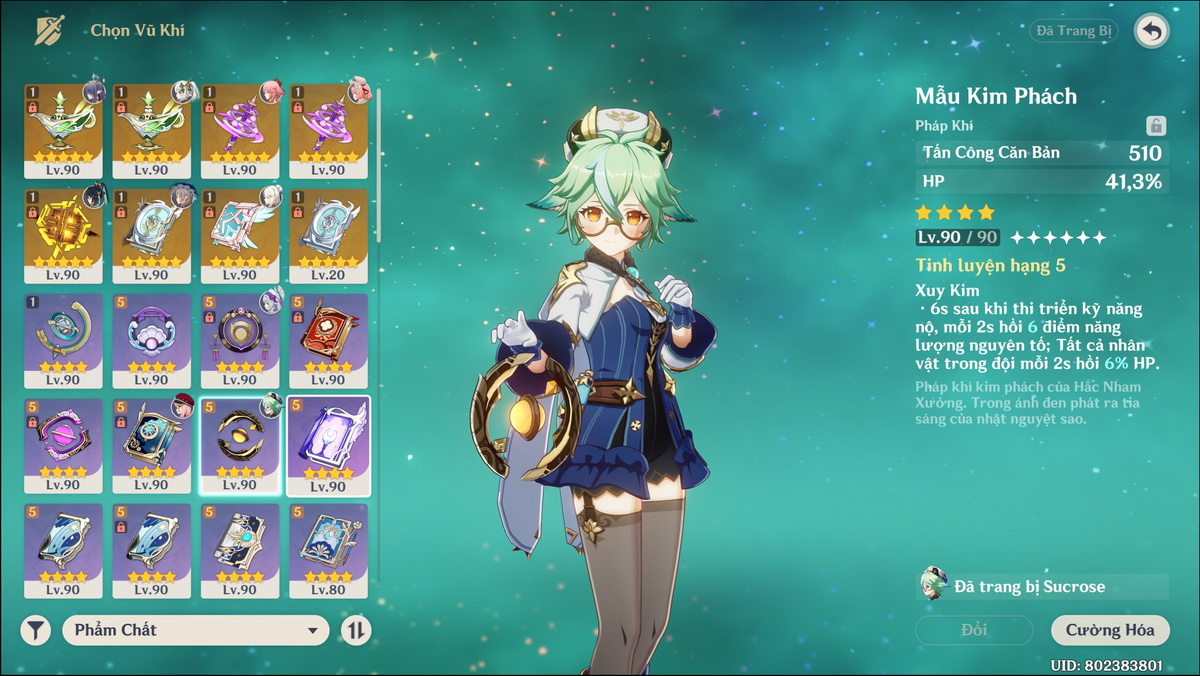Viewport: 1200px width, 676px height.
Task: Open the weapon filter funnel
Action: [x=36, y=630]
